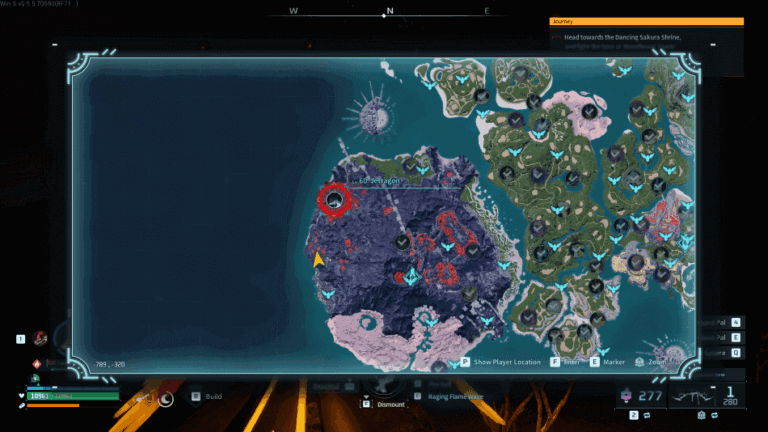Select the glowing tower icon in volcano region
This screenshot has height=432, width=768.
pos(410,277)
